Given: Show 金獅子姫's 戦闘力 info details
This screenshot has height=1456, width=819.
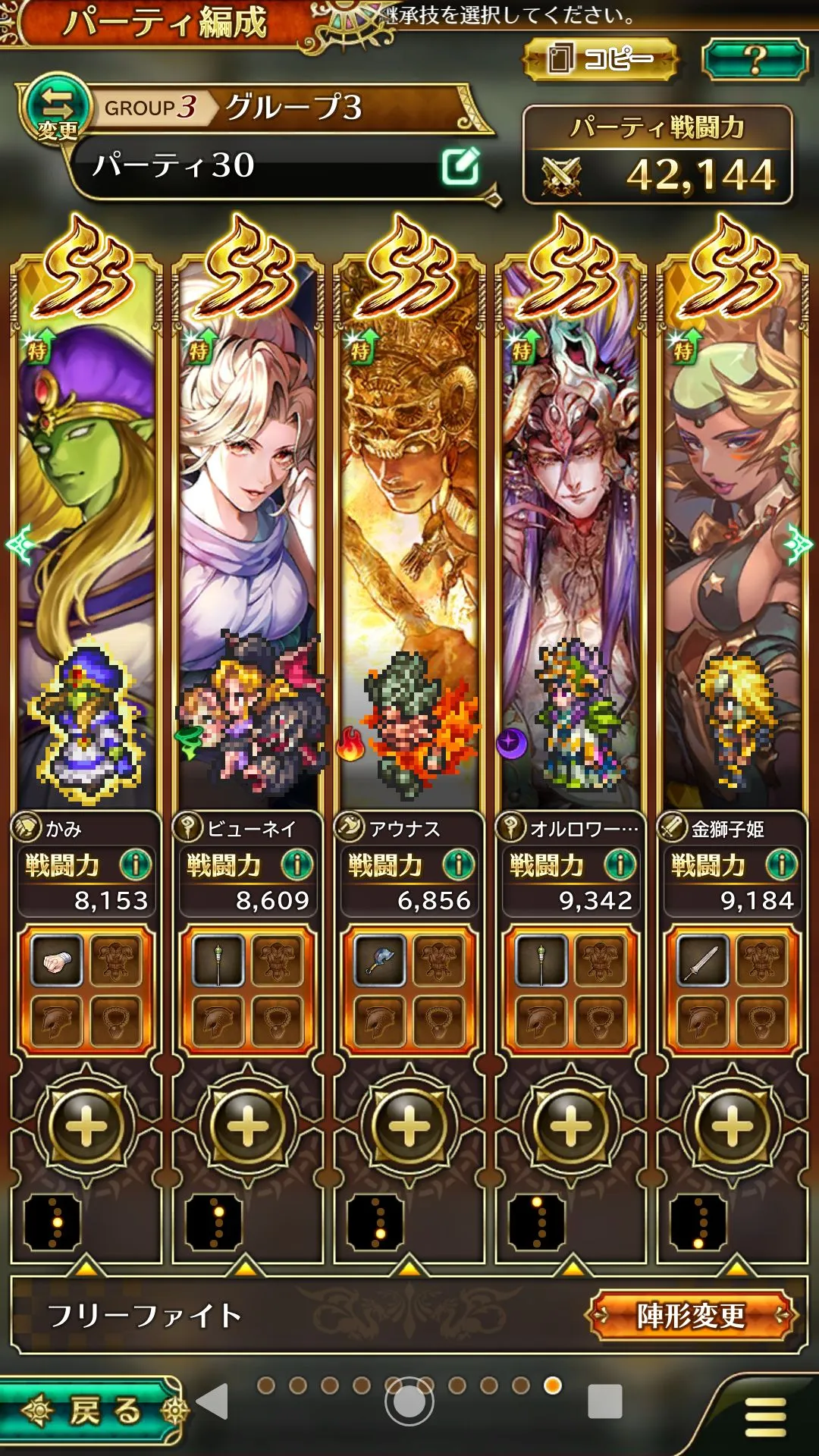Looking at the screenshot, I should [x=782, y=864].
